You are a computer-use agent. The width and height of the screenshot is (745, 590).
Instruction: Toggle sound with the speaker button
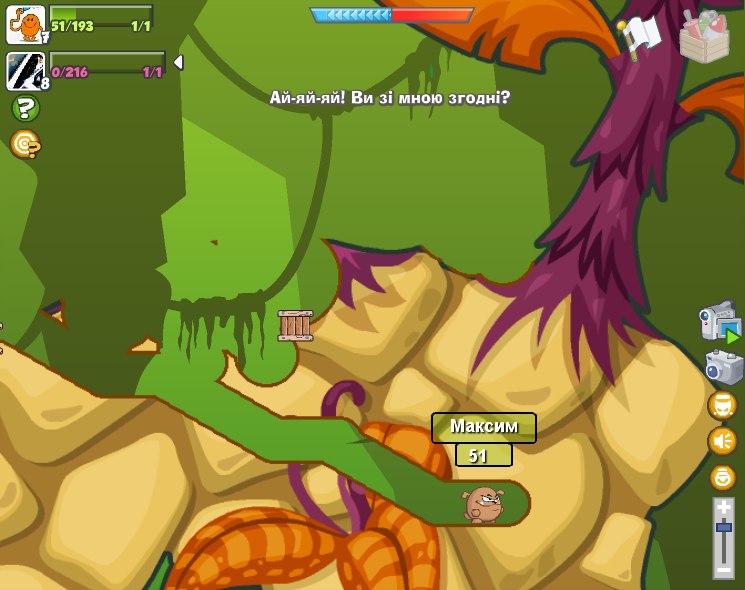click(x=722, y=440)
